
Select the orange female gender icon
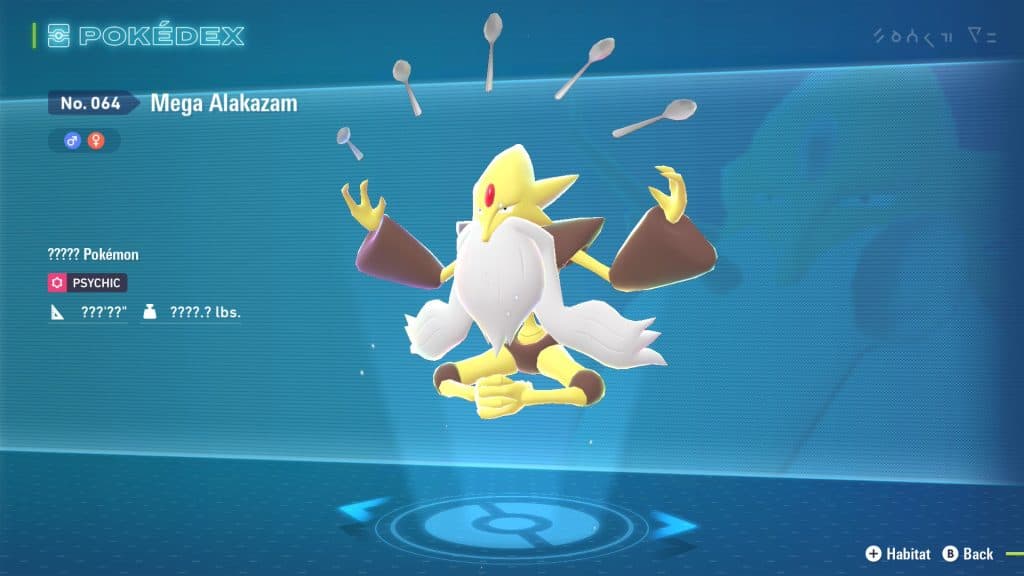pos(96,141)
